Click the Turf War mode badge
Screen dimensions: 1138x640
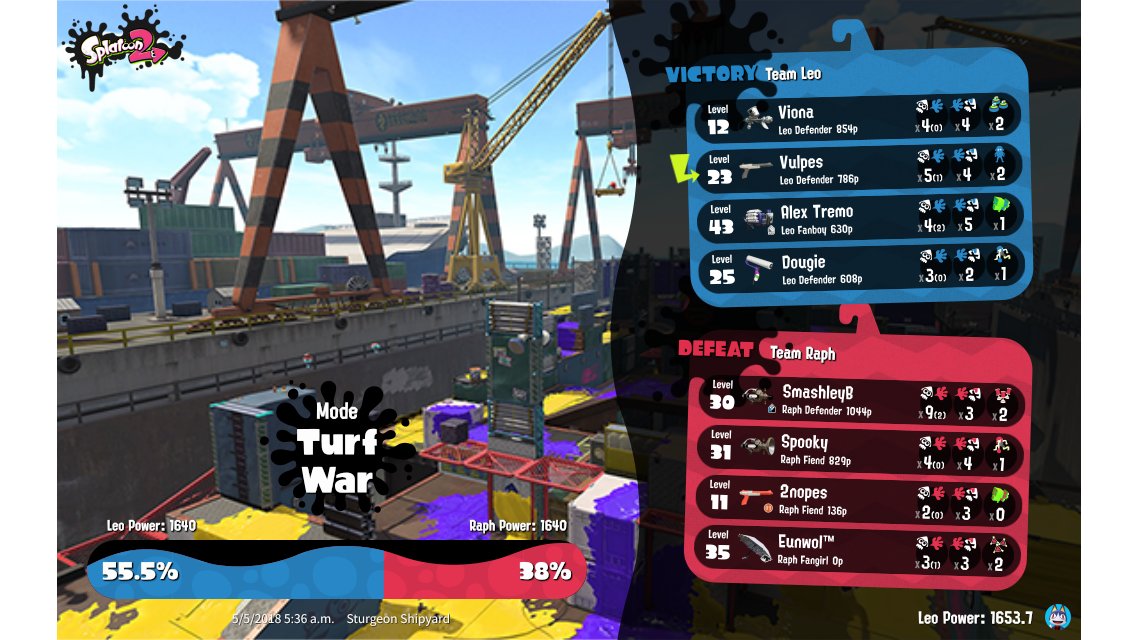tap(337, 448)
